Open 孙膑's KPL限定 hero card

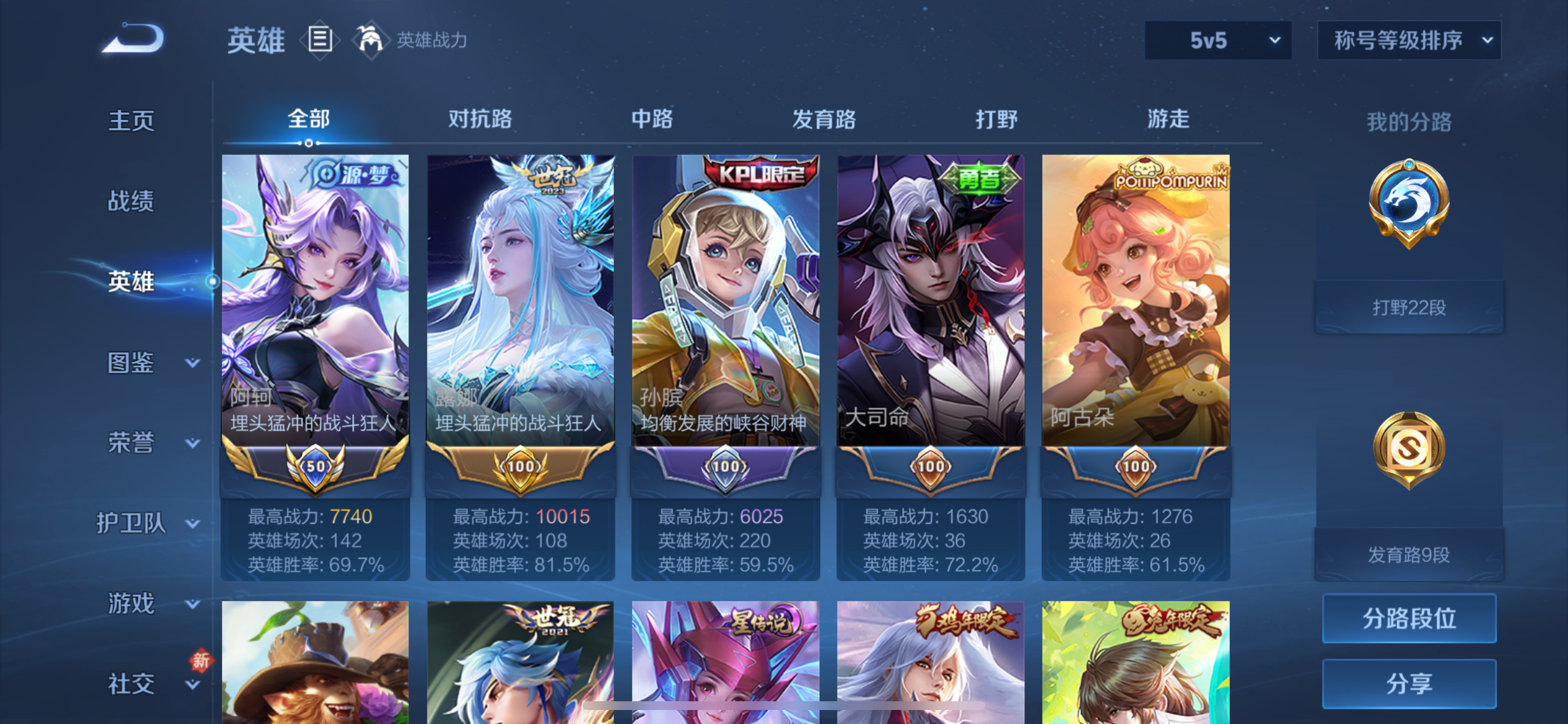click(726, 304)
